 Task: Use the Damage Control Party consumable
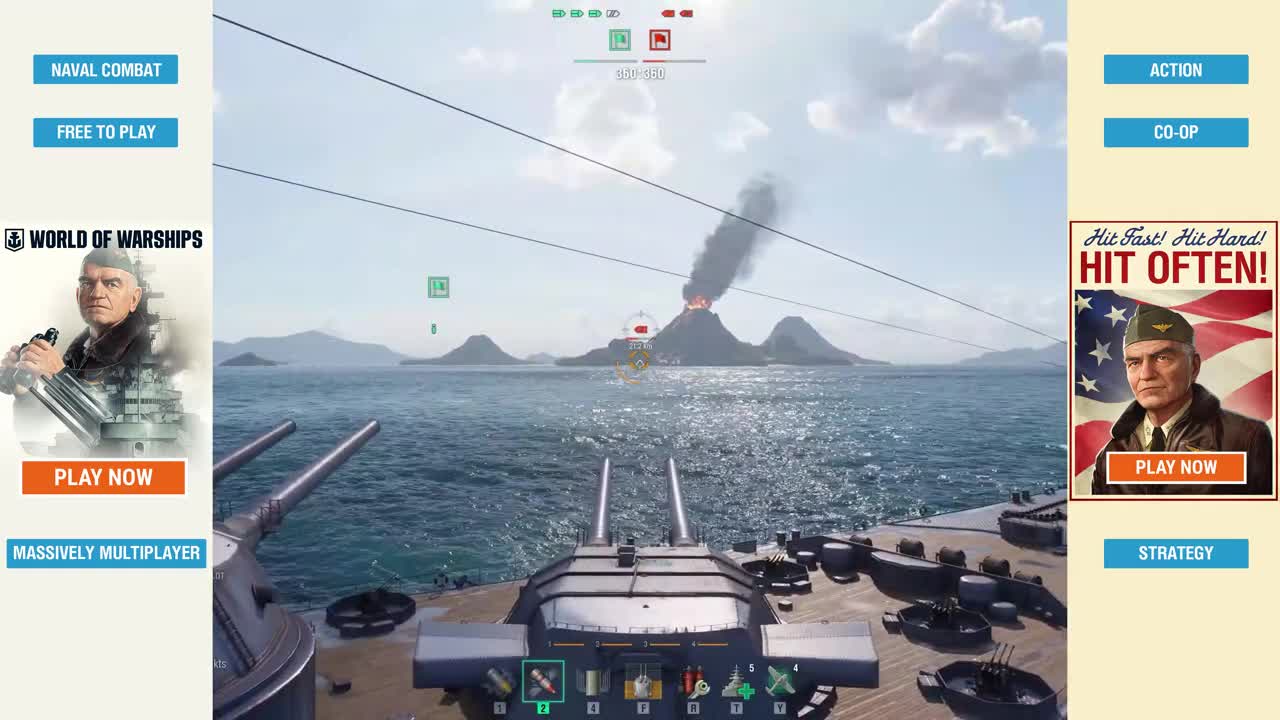point(693,682)
